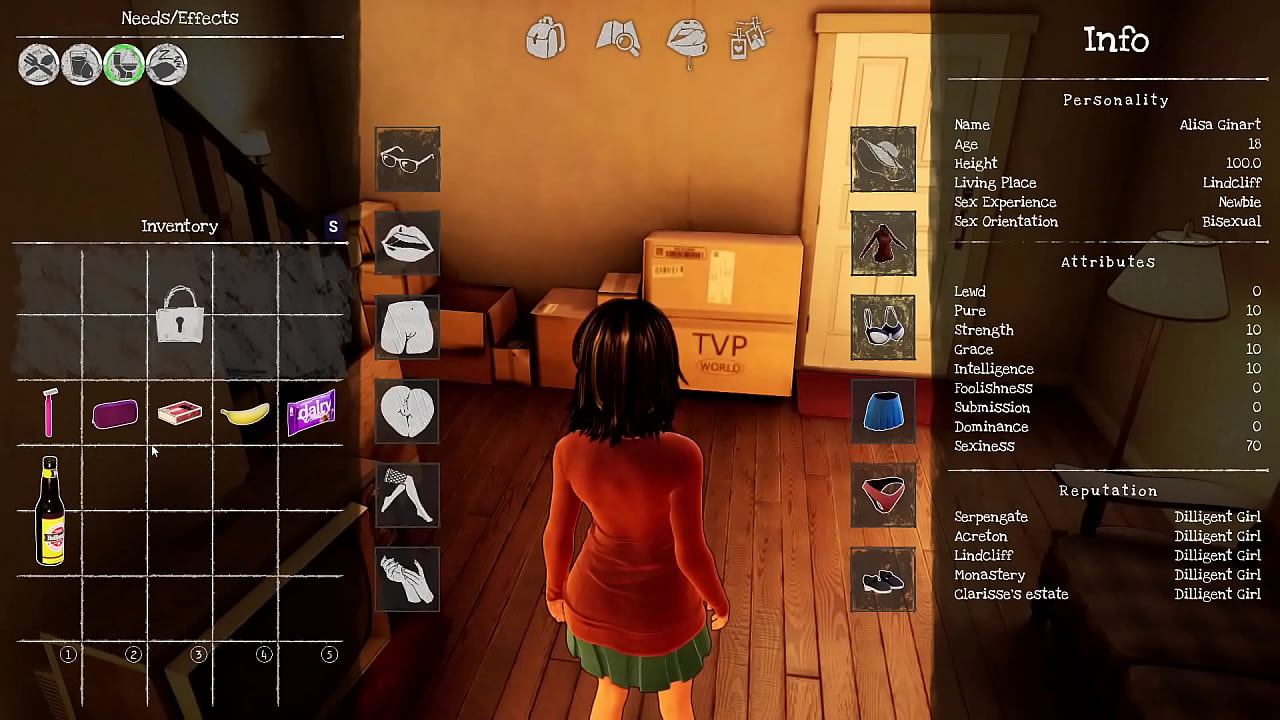Open the map with magnifier icon
Image resolution: width=1280 pixels, height=720 pixels.
(617, 38)
